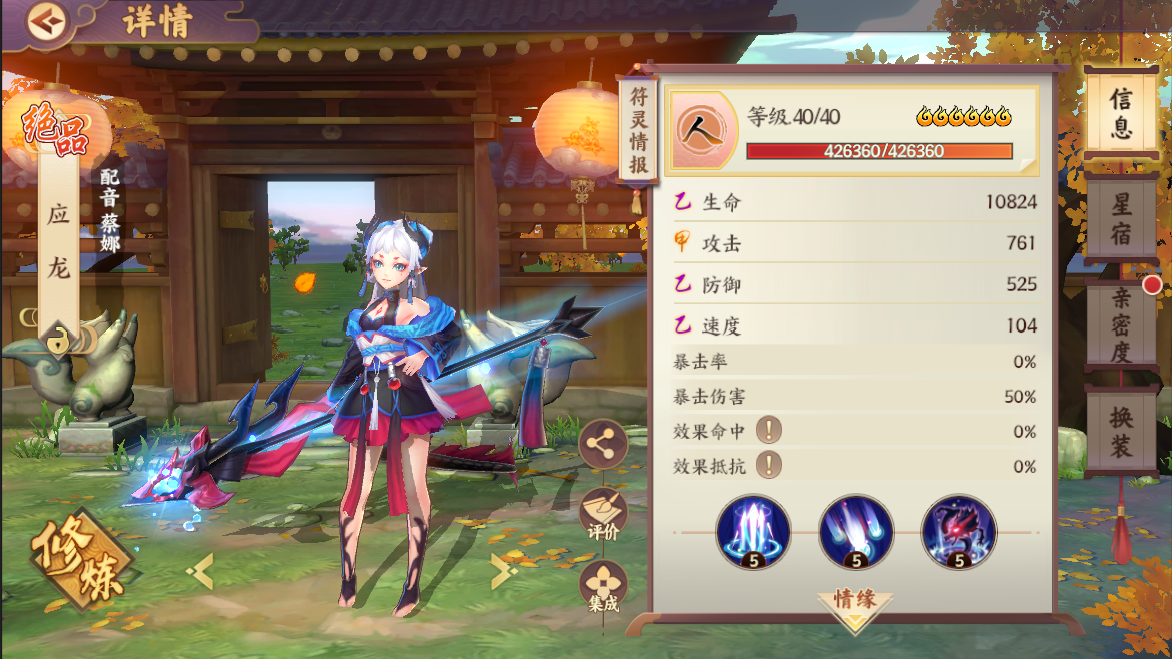
Task: Show info for 效果抵抗 exclamation icon
Action: pos(768,465)
